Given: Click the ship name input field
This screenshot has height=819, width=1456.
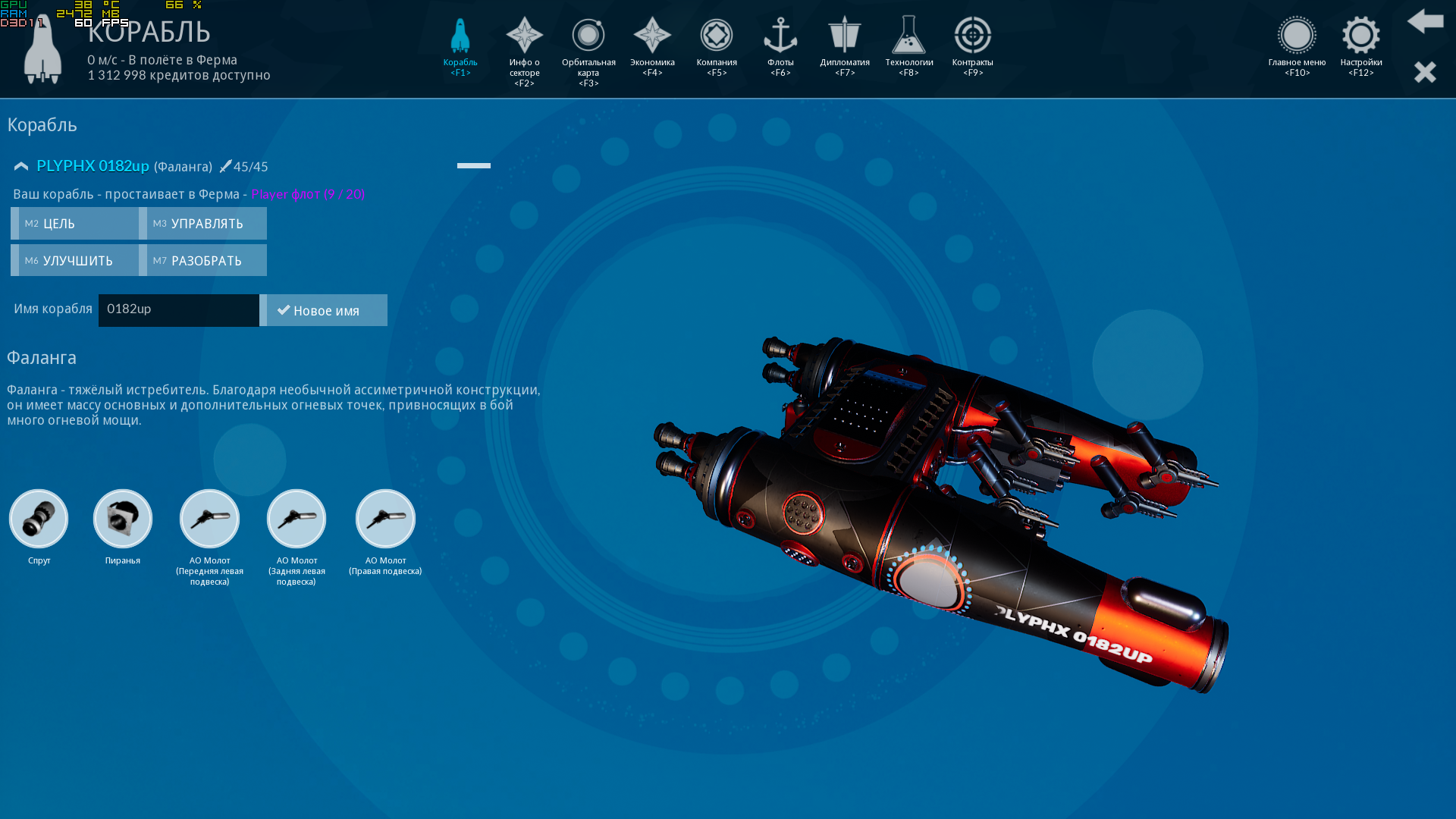Looking at the screenshot, I should [x=179, y=310].
